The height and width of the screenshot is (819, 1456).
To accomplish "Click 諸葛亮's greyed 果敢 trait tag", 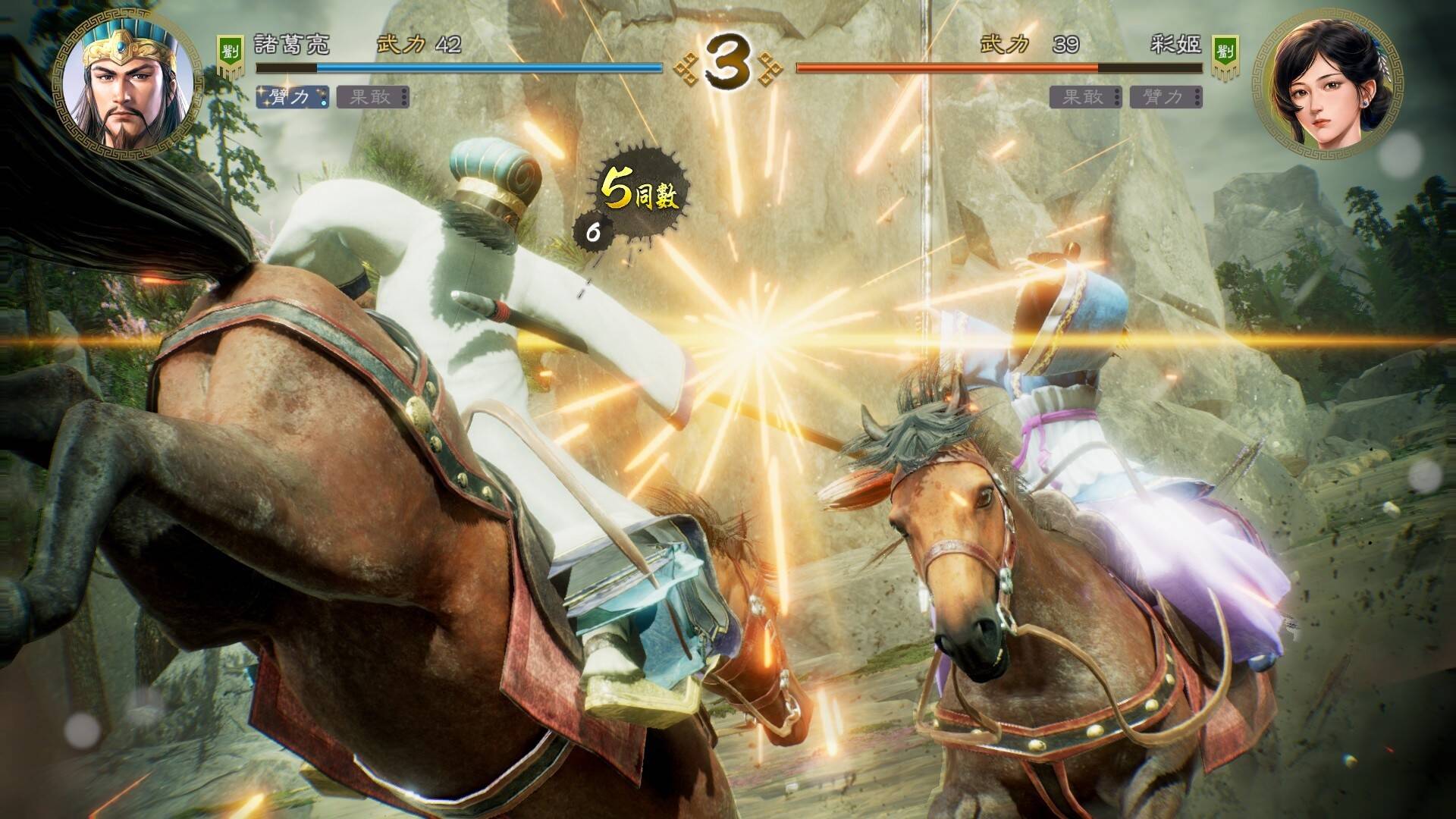I will (x=372, y=97).
